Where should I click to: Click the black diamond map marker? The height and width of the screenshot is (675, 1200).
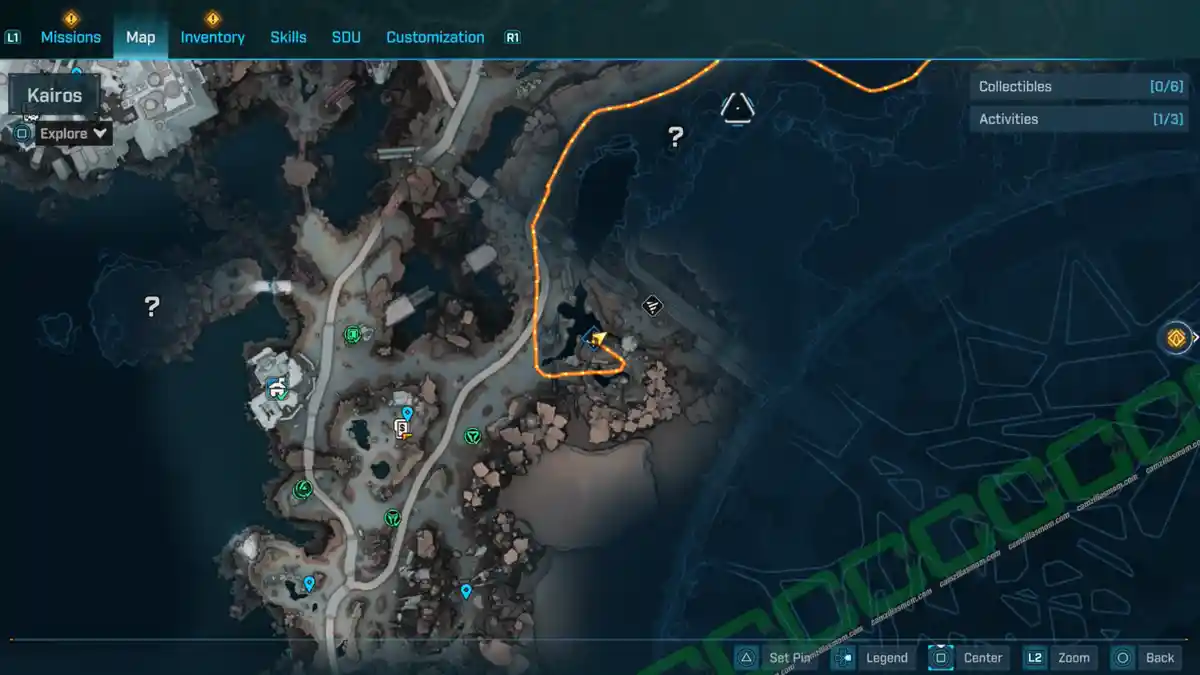[x=652, y=305]
